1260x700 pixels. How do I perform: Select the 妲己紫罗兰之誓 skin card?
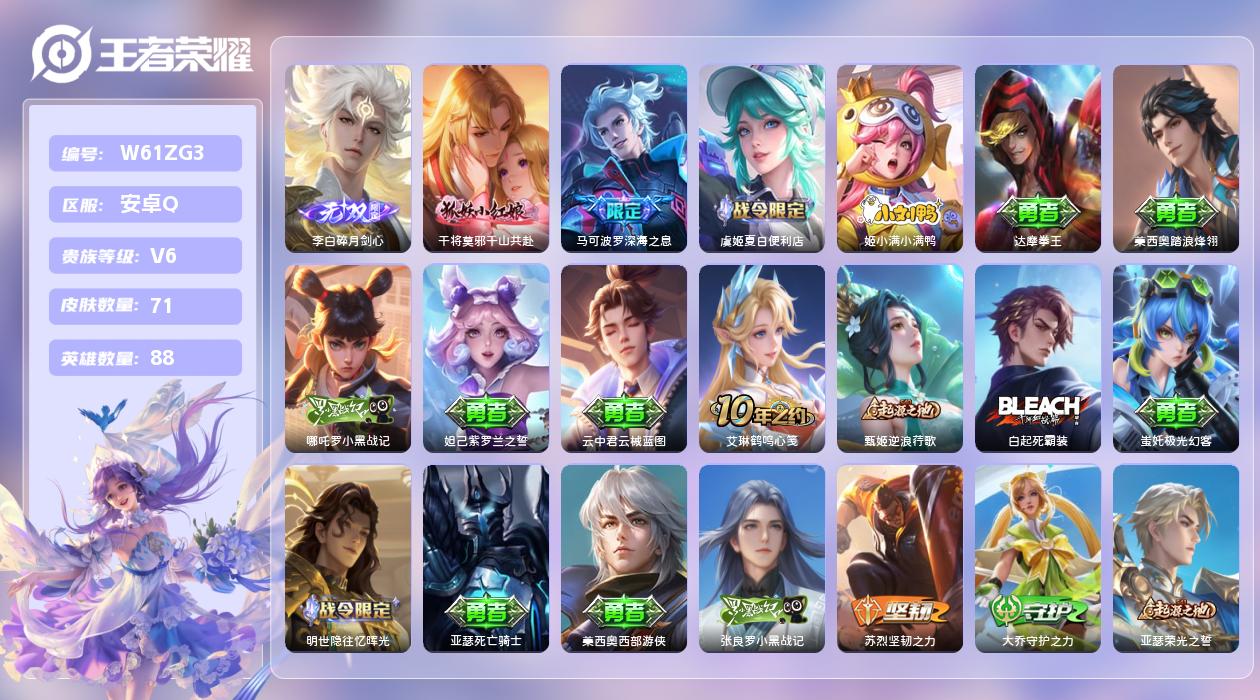coord(486,358)
